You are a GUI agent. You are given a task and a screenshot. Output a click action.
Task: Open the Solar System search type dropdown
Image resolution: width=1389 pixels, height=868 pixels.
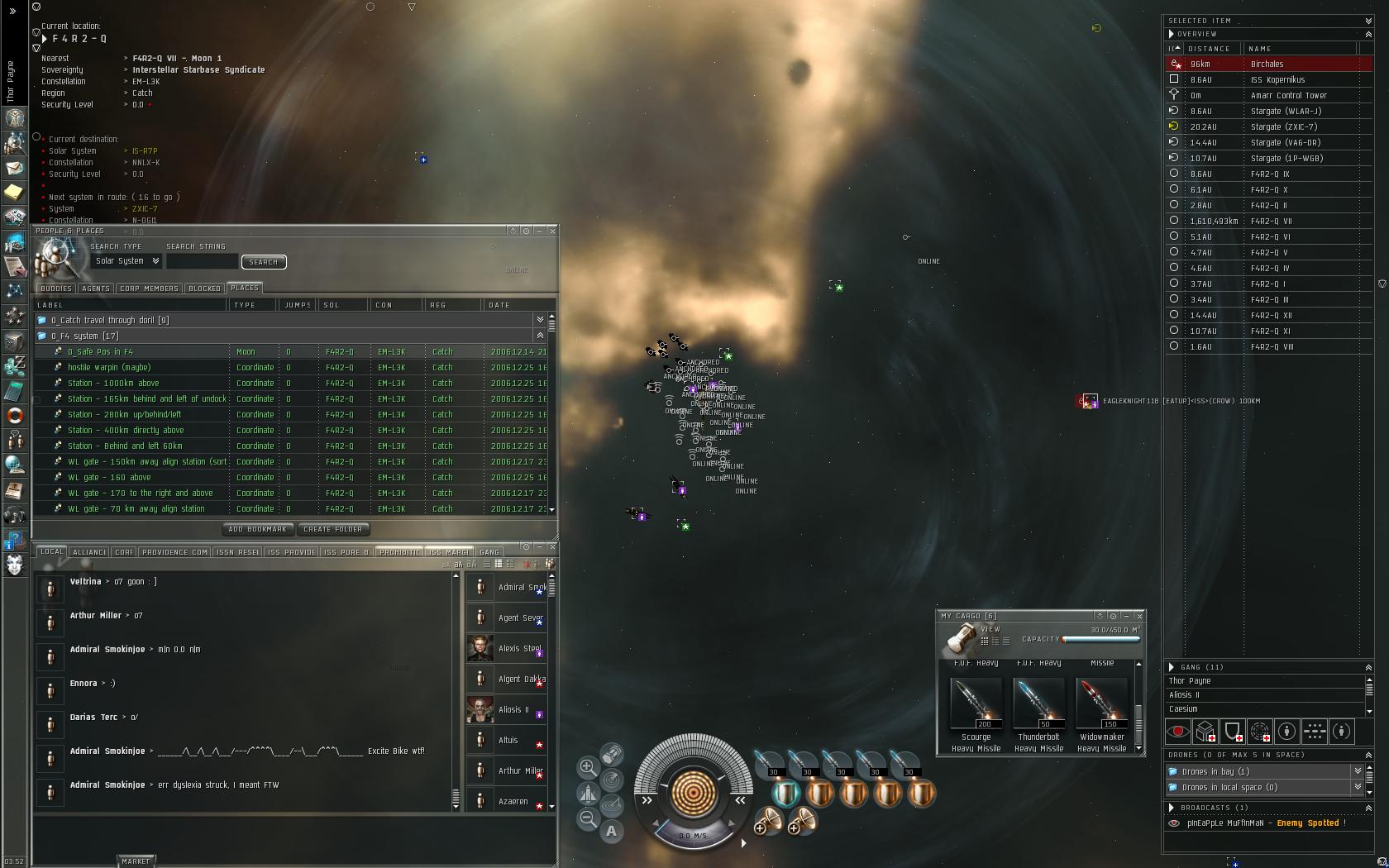pyautogui.click(x=126, y=261)
